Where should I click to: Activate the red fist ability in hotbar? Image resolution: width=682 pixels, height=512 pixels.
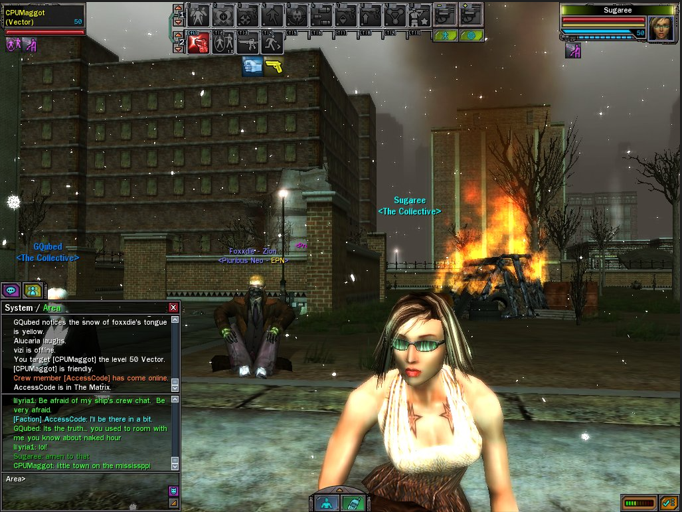click(x=199, y=42)
